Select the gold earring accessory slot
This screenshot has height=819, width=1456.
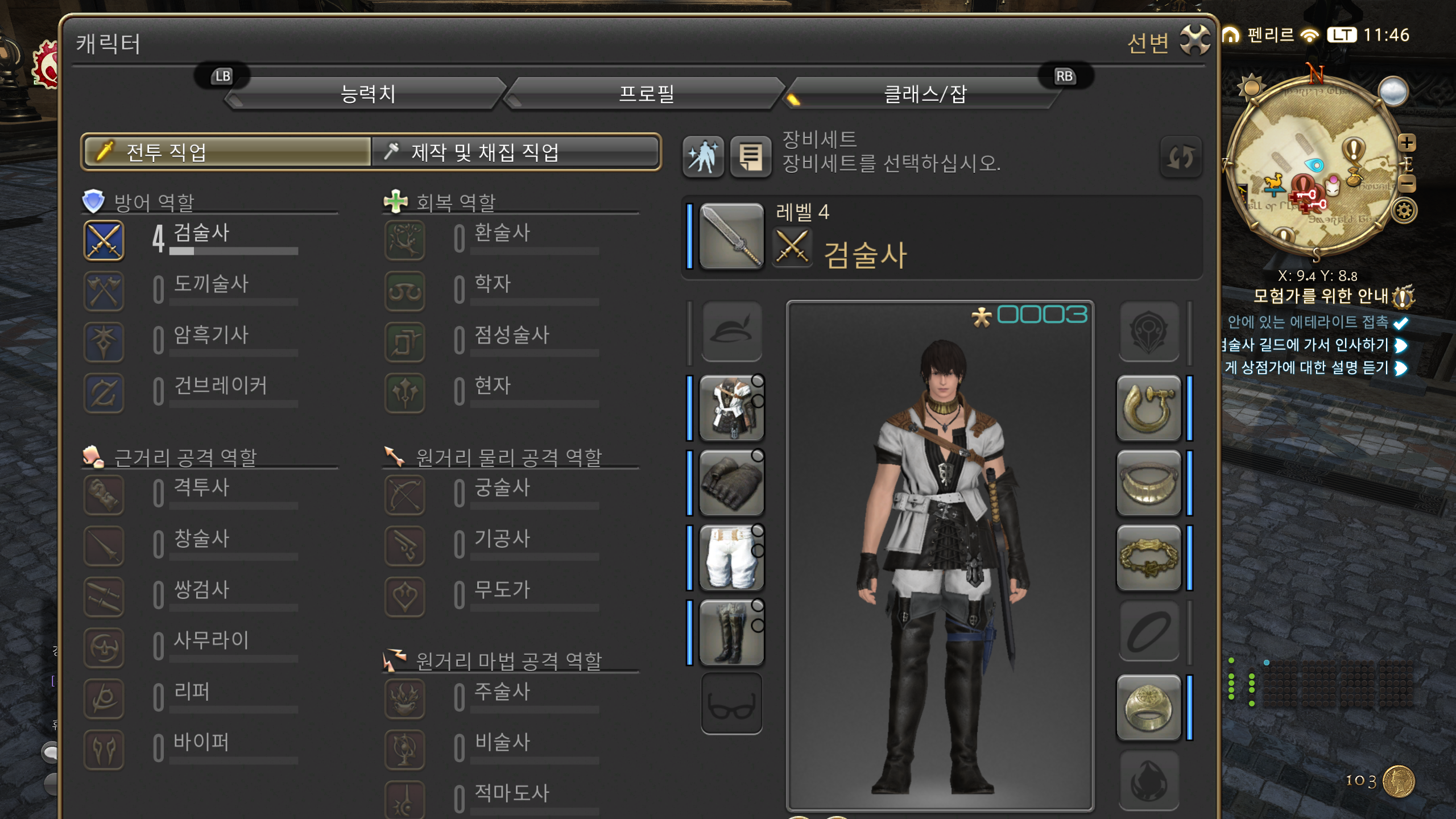1148,408
